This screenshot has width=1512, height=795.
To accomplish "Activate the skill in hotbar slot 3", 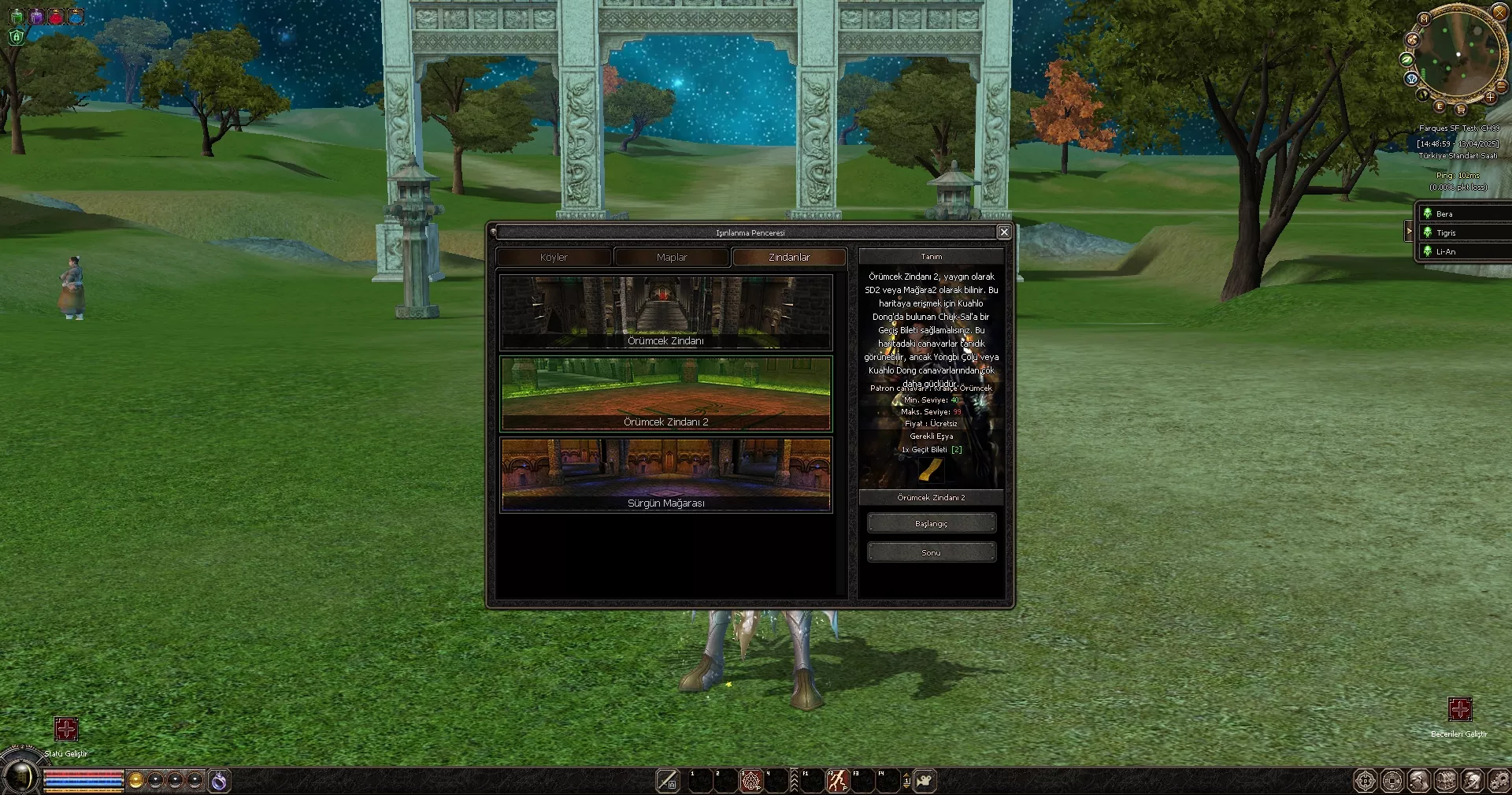I will (750, 780).
